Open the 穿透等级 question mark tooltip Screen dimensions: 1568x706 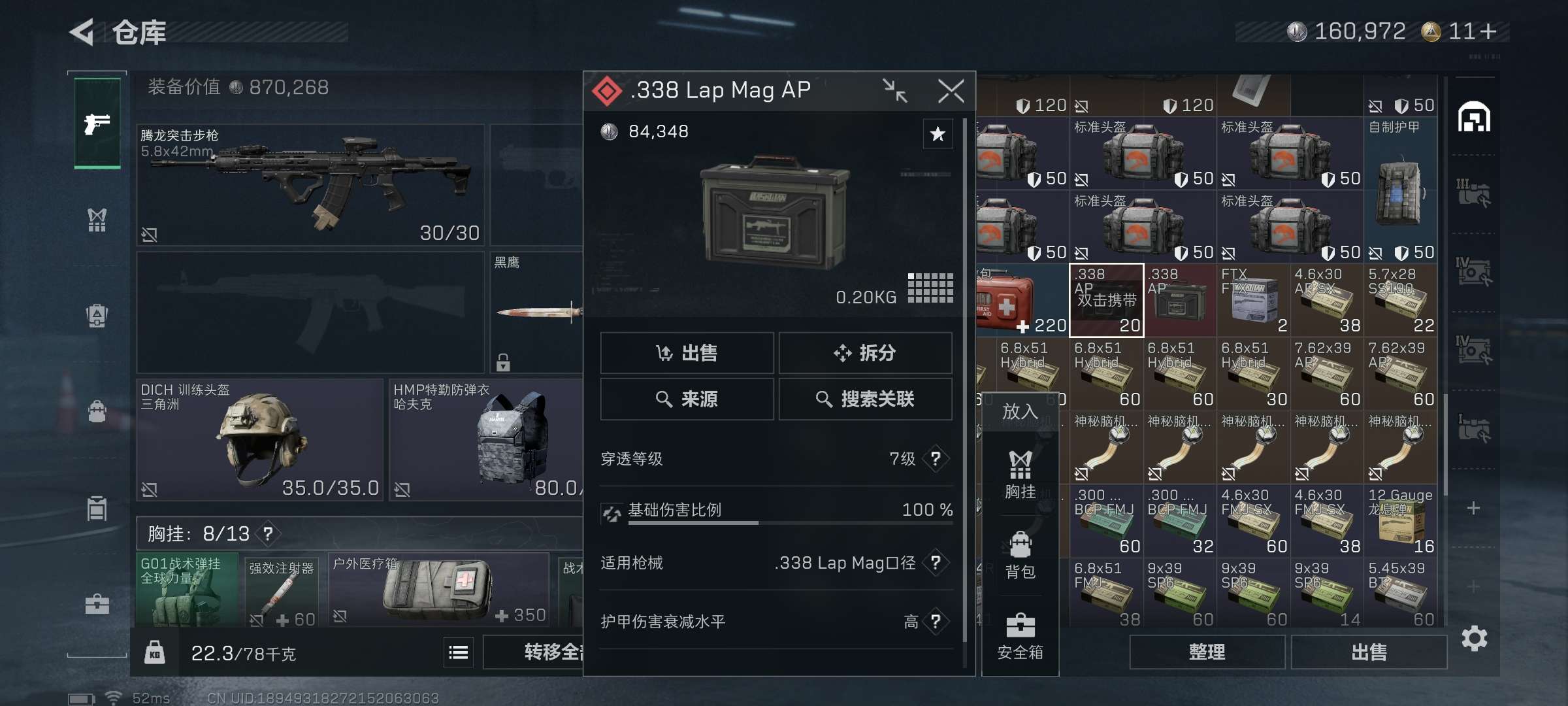(936, 459)
